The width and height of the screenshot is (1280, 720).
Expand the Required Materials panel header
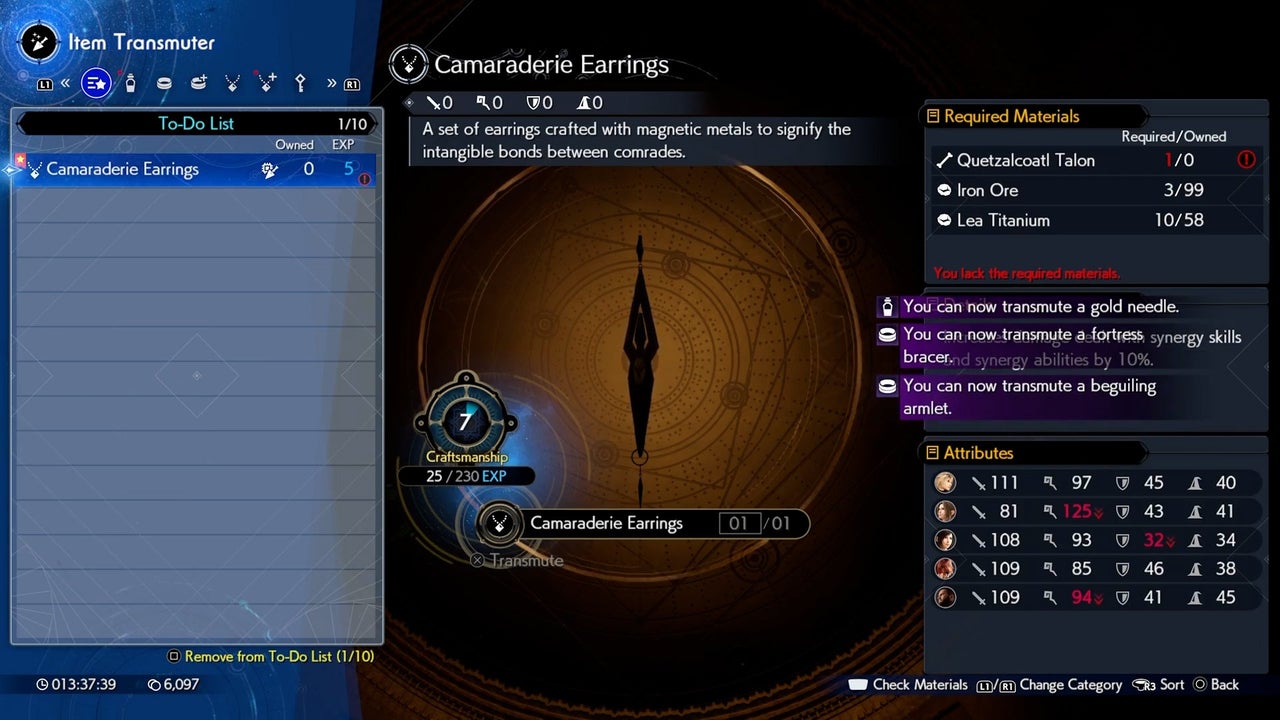(x=1011, y=116)
